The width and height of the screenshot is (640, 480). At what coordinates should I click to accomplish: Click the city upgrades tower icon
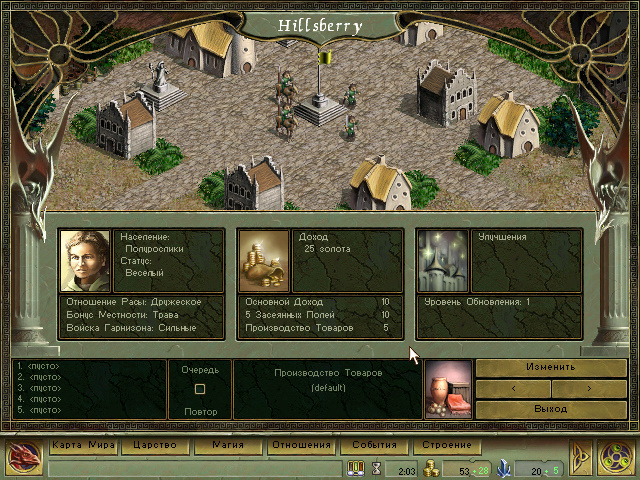(x=443, y=260)
